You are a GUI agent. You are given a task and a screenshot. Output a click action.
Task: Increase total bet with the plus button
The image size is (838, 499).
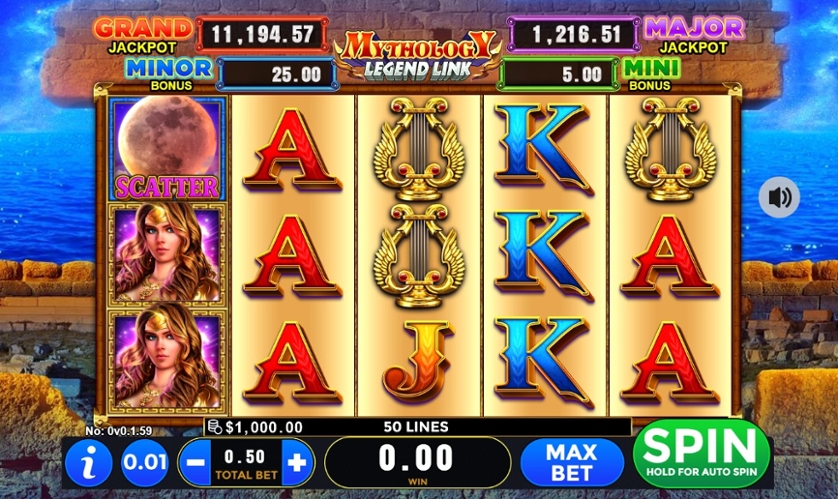point(297,463)
